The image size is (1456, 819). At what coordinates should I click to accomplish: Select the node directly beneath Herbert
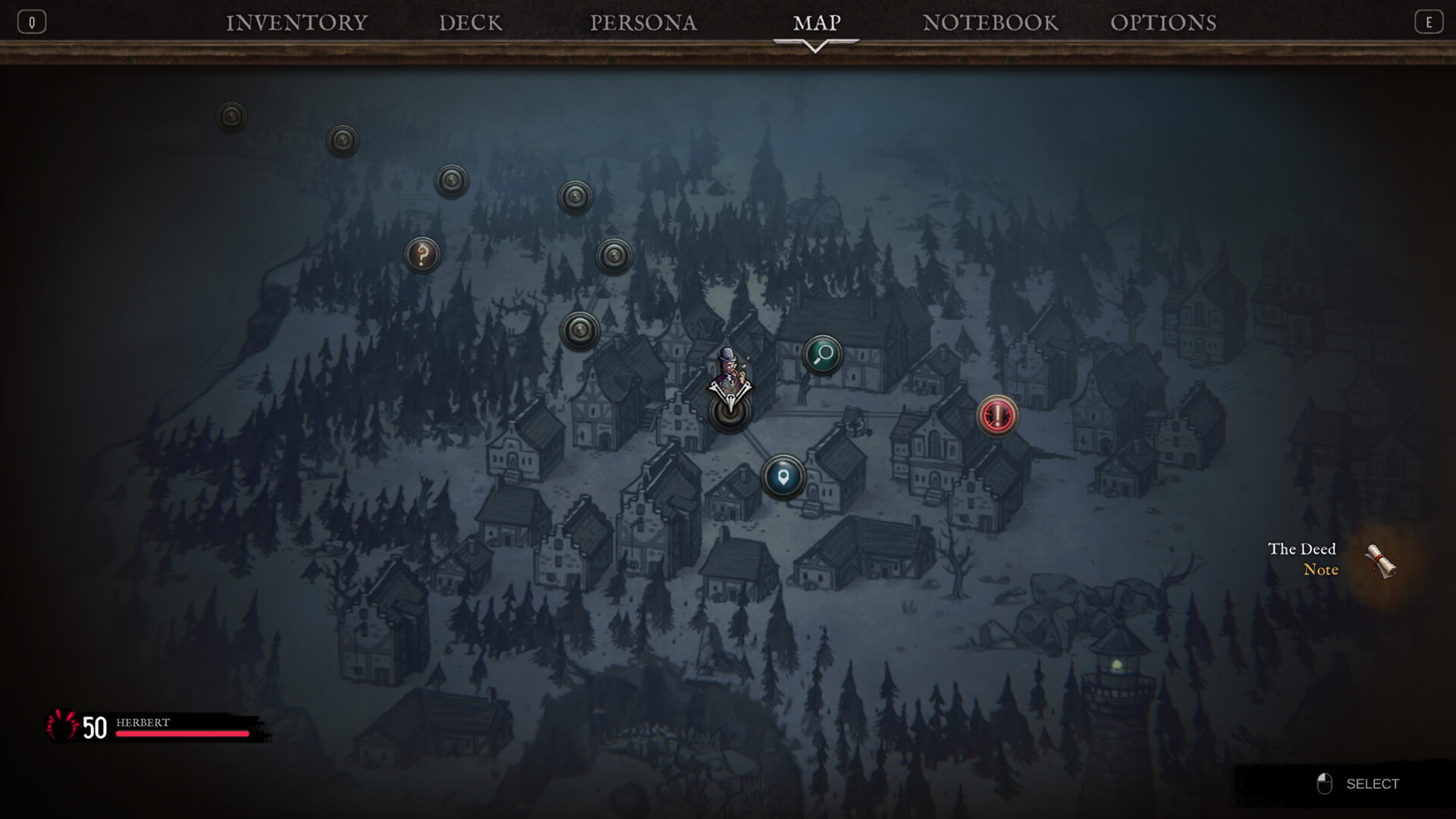tap(730, 413)
